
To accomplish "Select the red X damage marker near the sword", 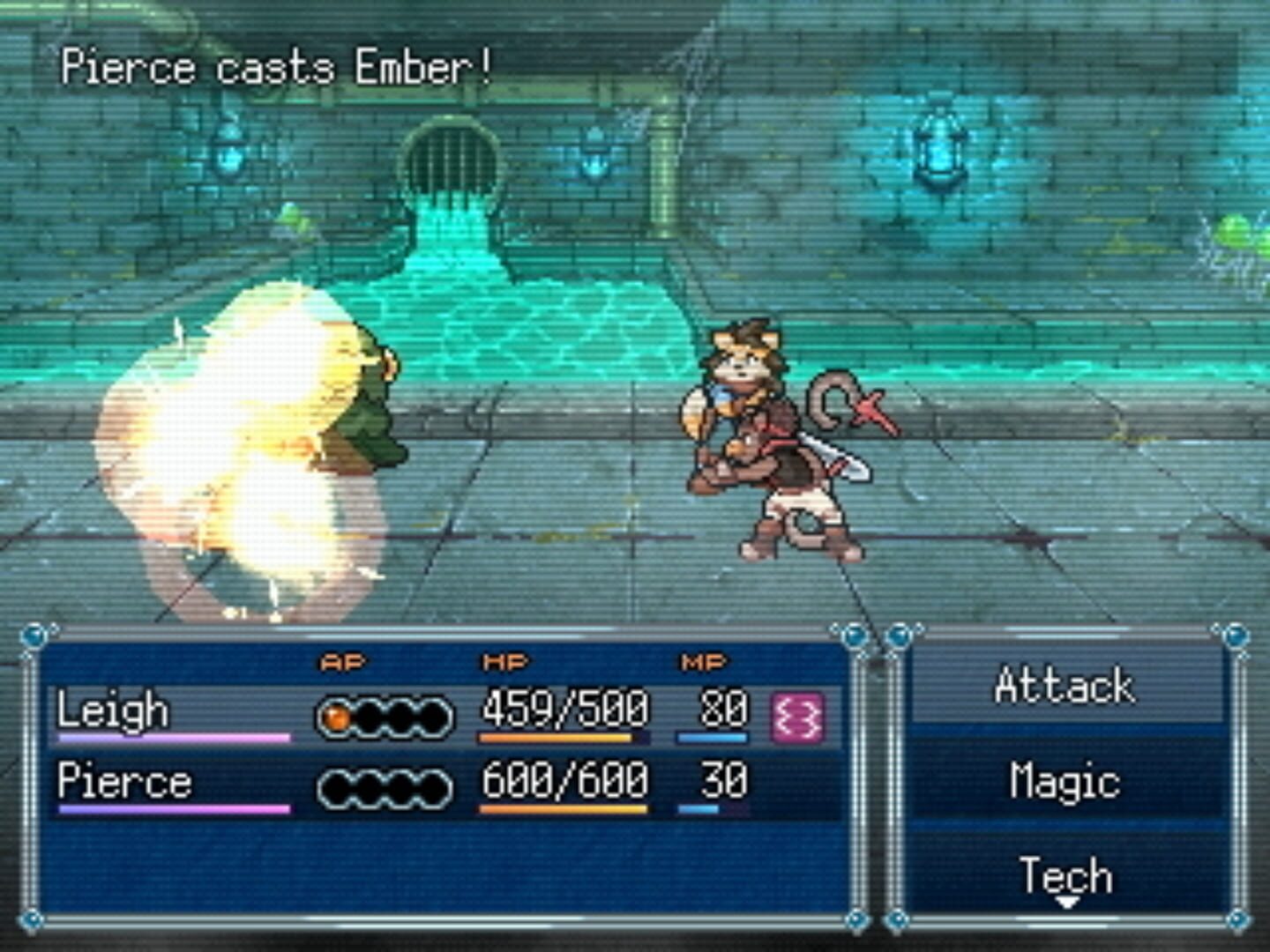I will (873, 412).
